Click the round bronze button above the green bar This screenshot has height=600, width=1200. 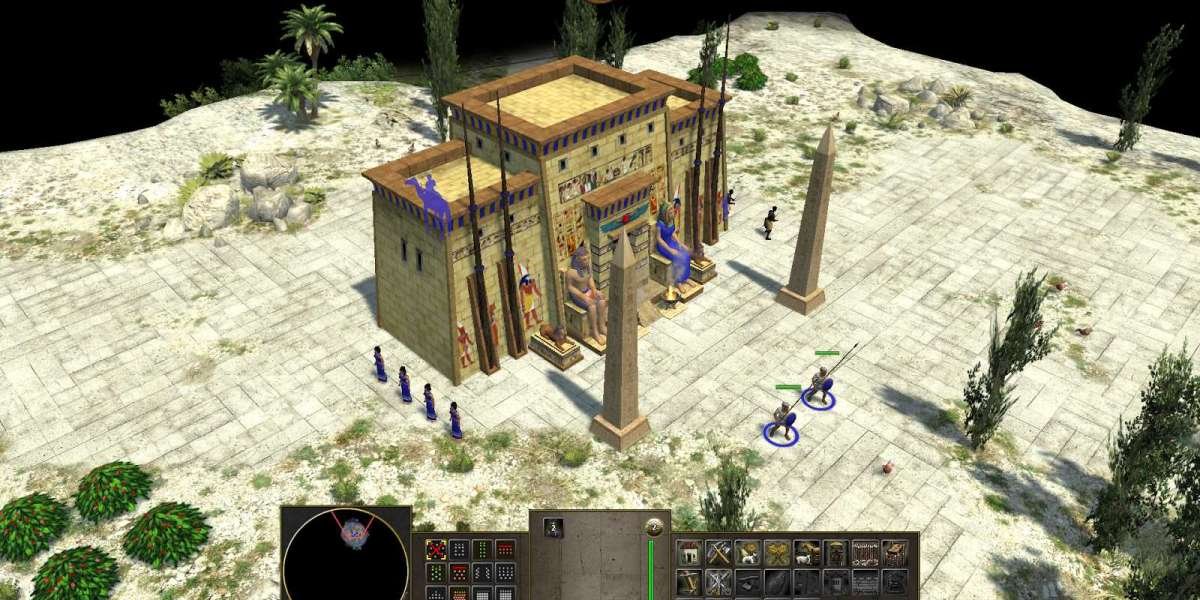click(x=655, y=527)
